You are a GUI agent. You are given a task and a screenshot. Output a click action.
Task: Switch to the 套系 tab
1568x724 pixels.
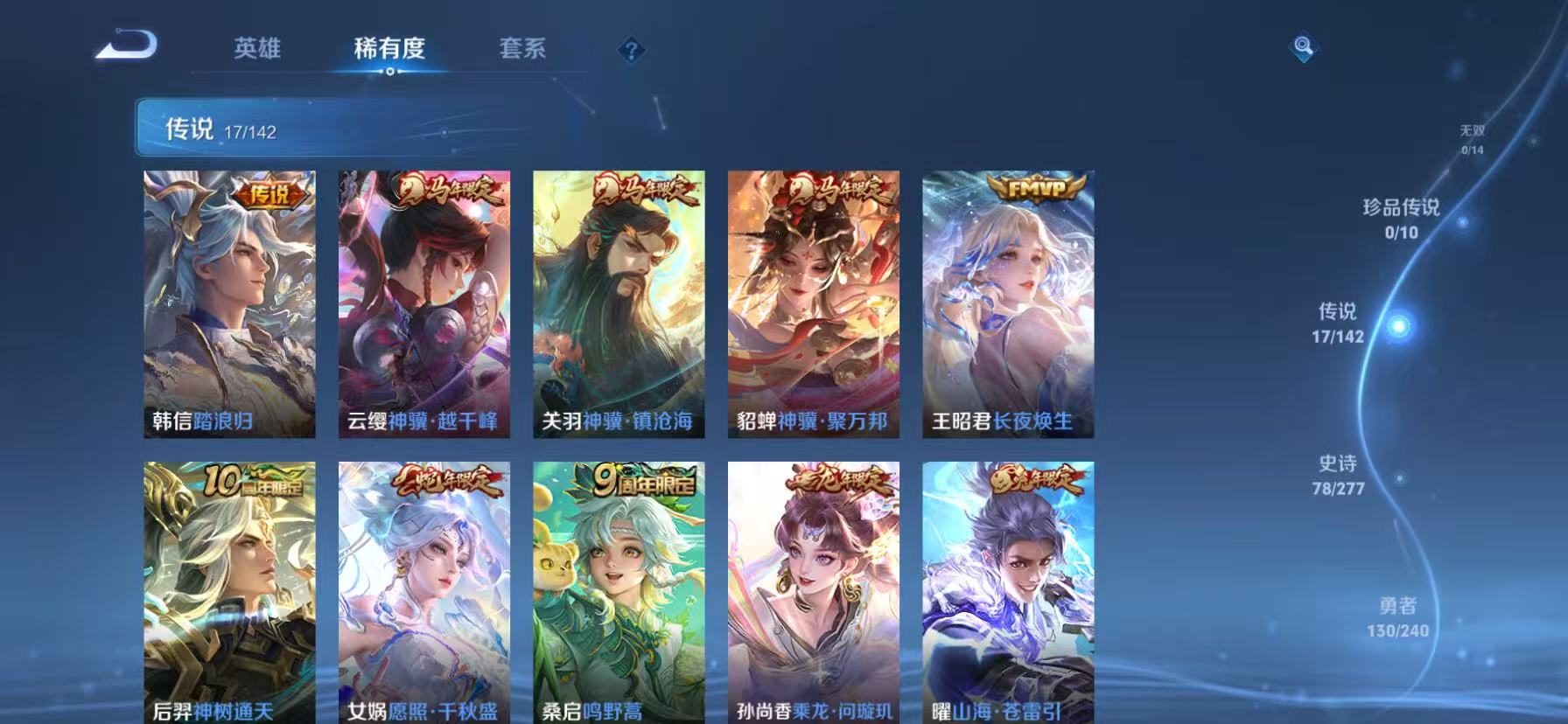[522, 50]
